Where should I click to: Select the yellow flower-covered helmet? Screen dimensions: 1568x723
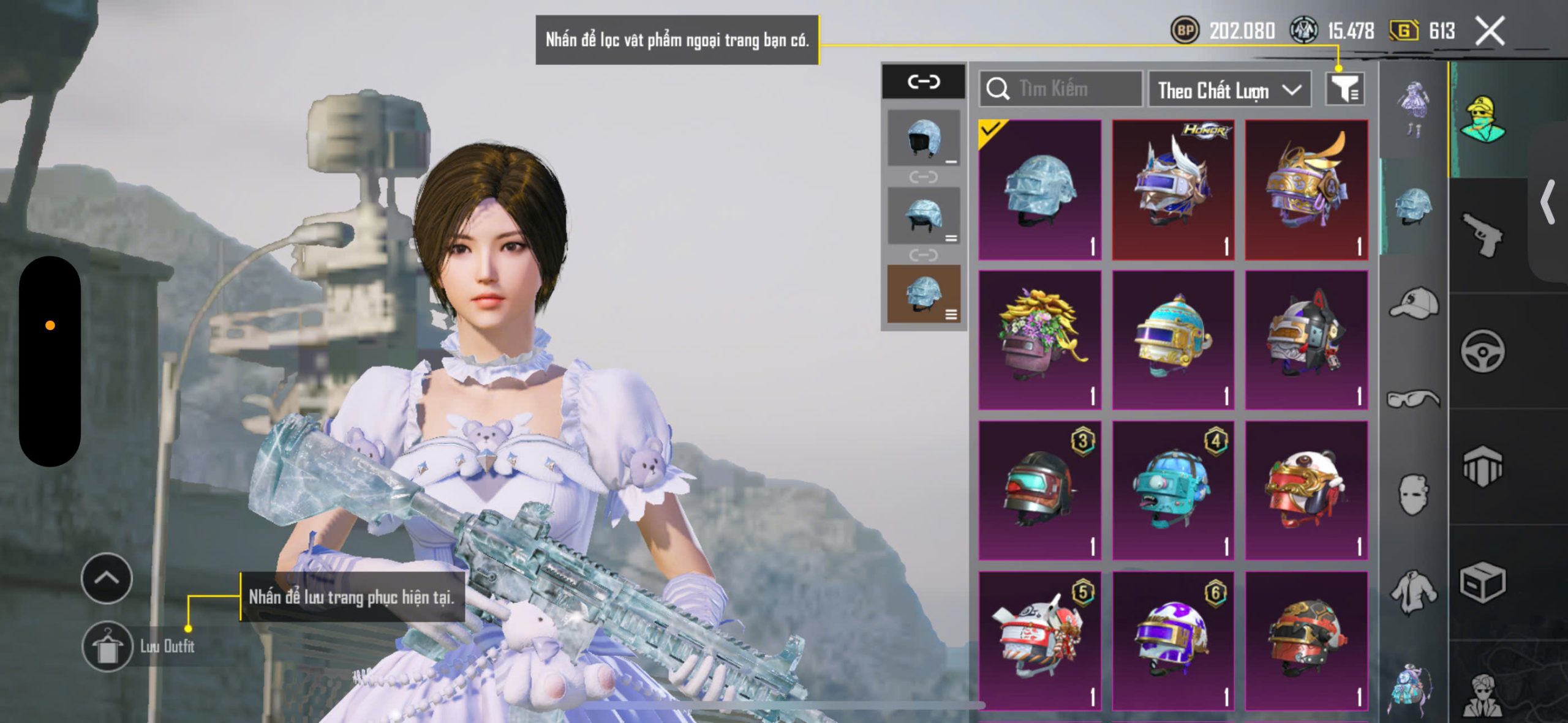tap(1039, 340)
